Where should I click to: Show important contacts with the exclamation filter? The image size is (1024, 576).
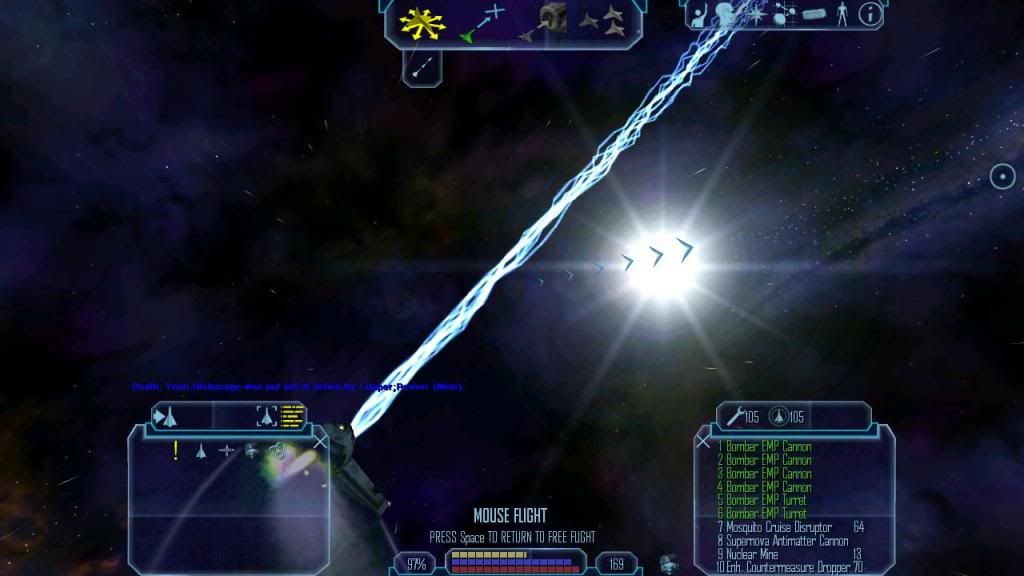pyautogui.click(x=176, y=451)
